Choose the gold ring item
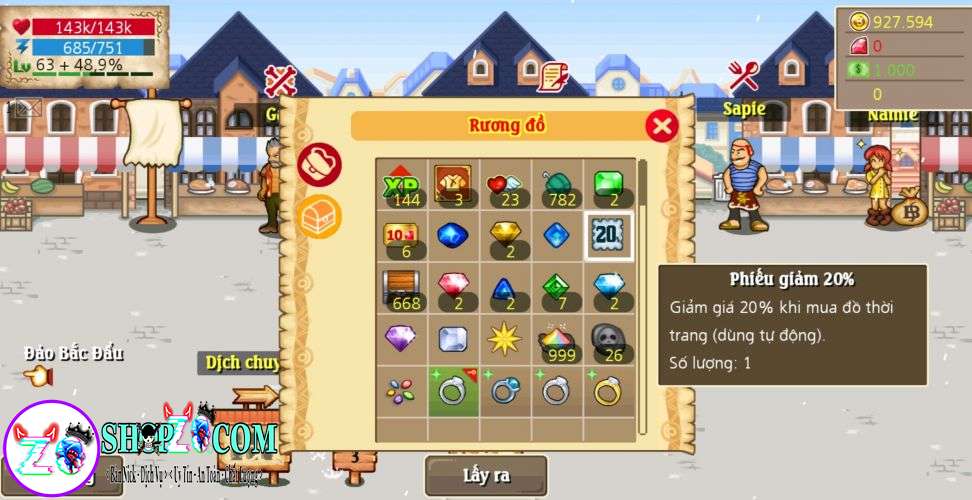This screenshot has height=500, width=972. (608, 391)
